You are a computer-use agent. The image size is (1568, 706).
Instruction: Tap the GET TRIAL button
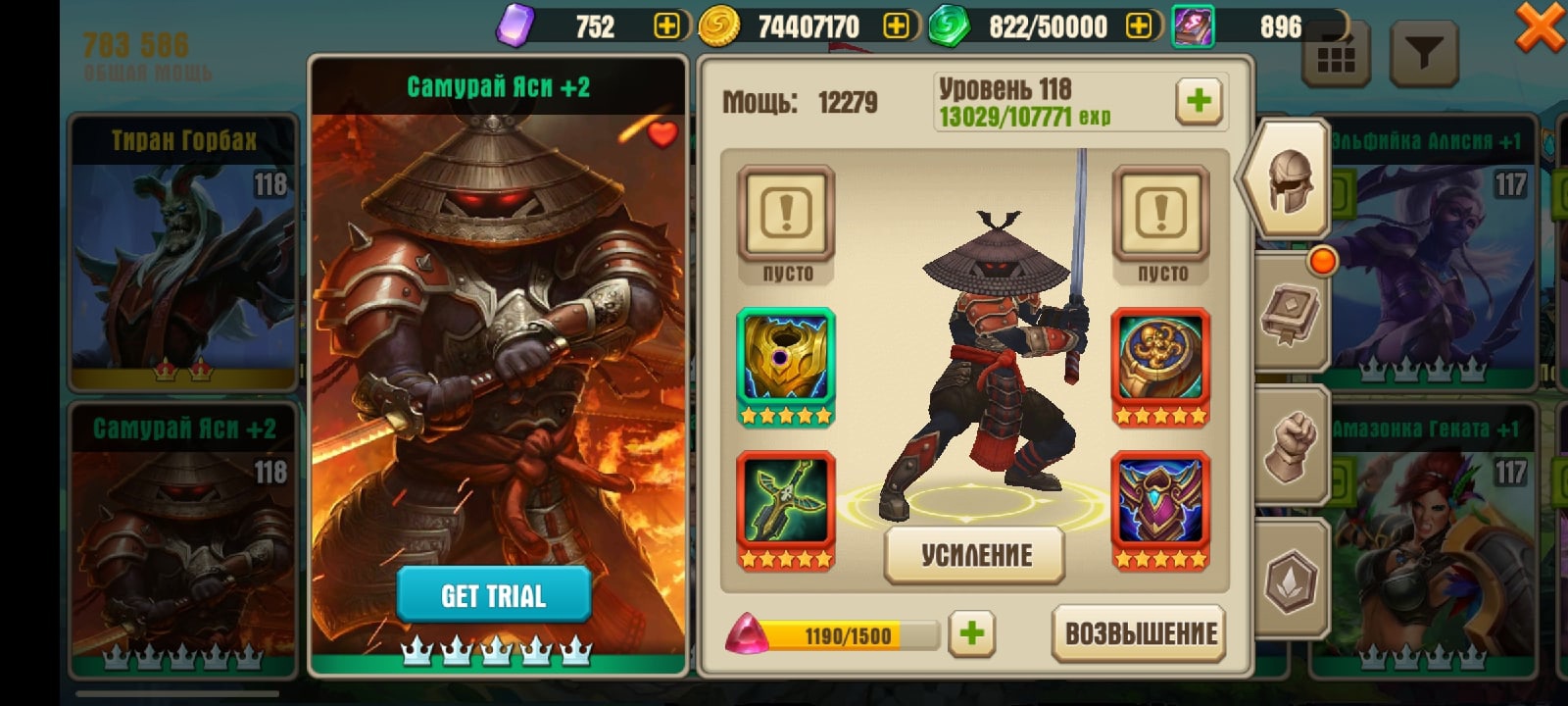(x=493, y=594)
